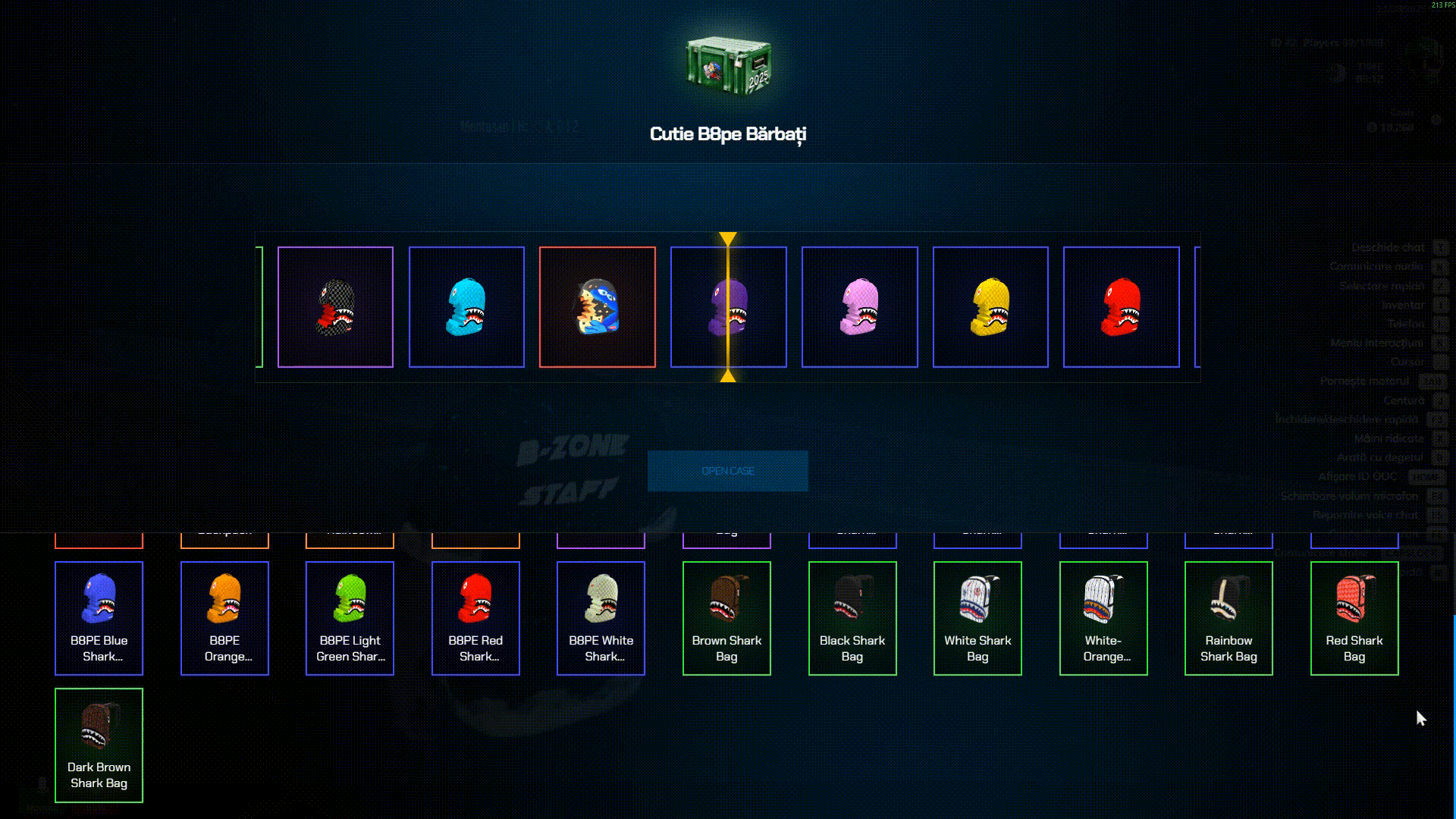Click the Dark Brown Shark Bag tile
The width and height of the screenshot is (1456, 819).
99,745
